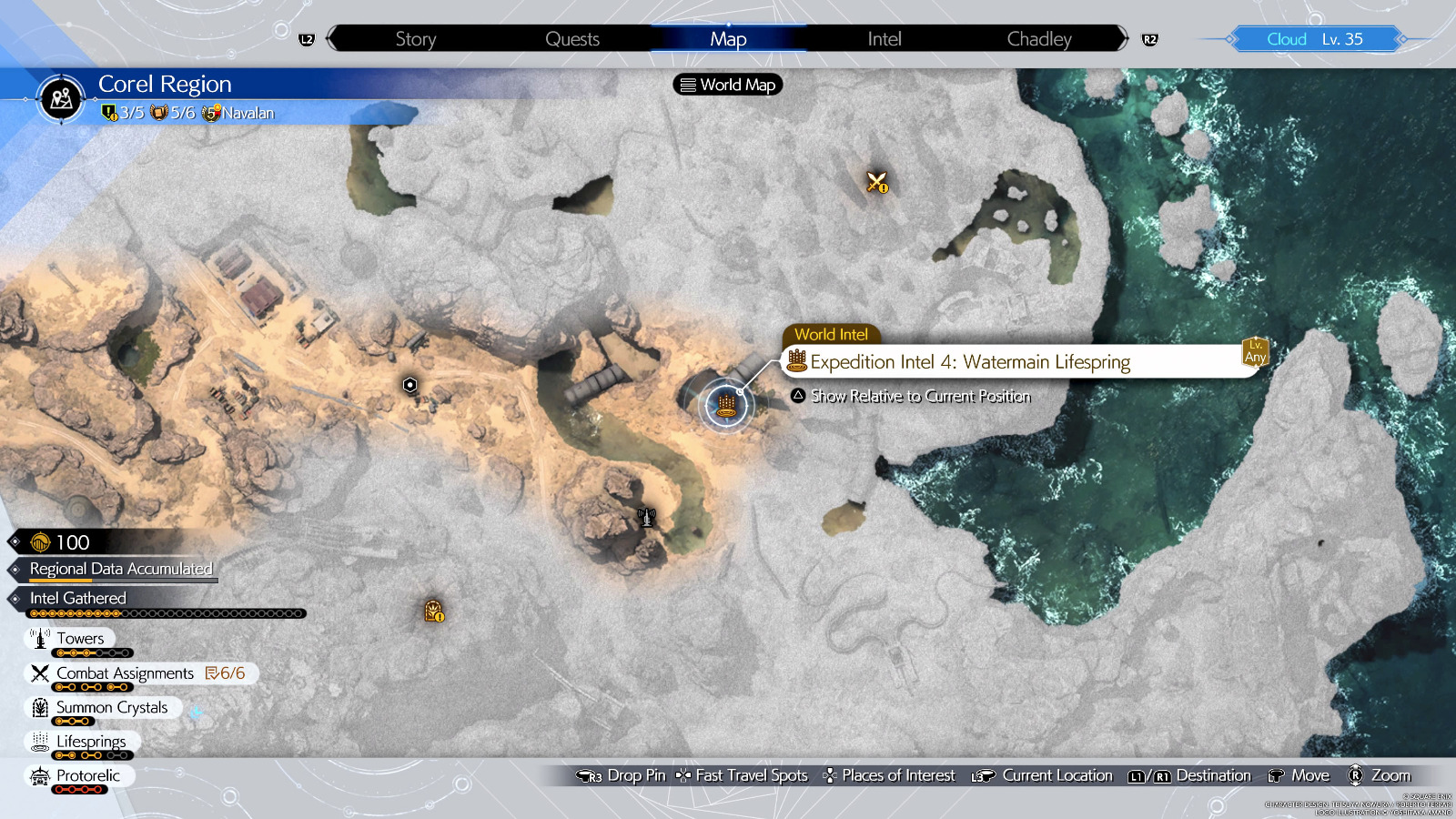The image size is (1456, 819).
Task: Click the crossed swords combat marker near the coast
Action: point(876,182)
